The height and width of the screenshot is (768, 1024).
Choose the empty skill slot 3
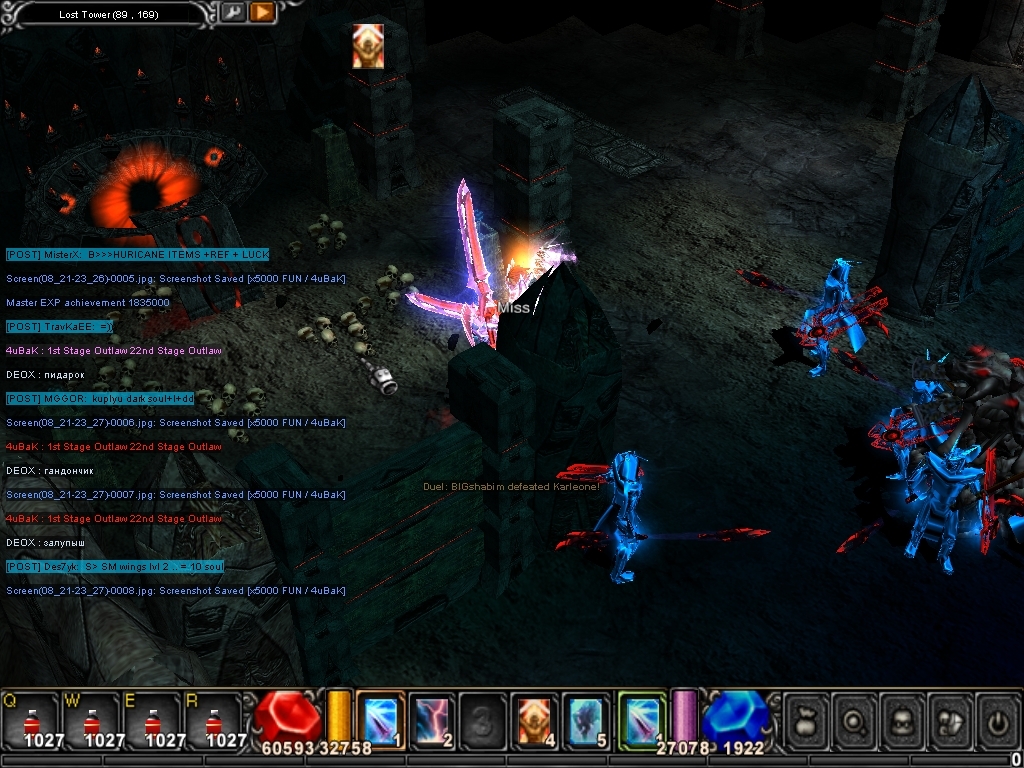[484, 720]
